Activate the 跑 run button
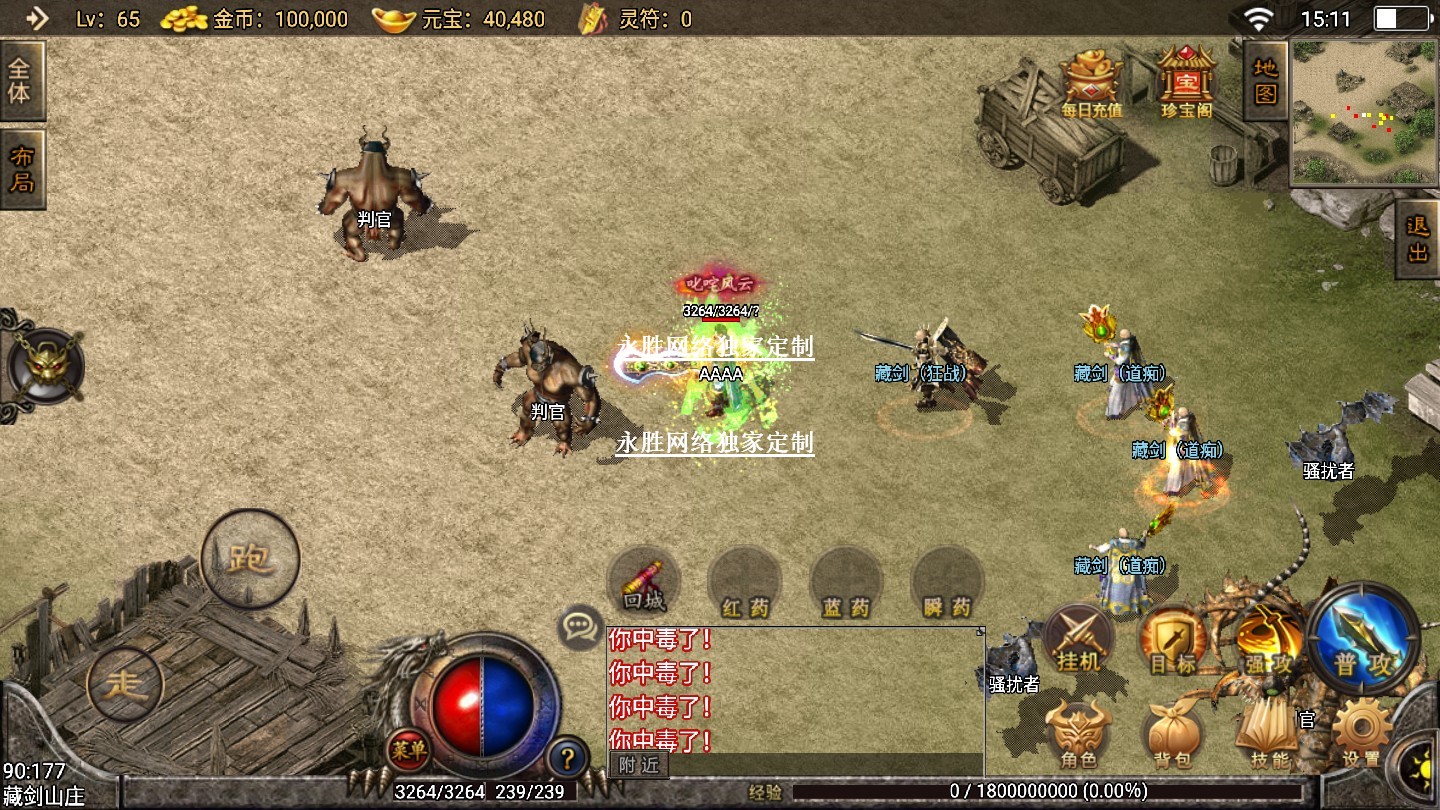Image resolution: width=1440 pixels, height=810 pixels. click(250, 559)
